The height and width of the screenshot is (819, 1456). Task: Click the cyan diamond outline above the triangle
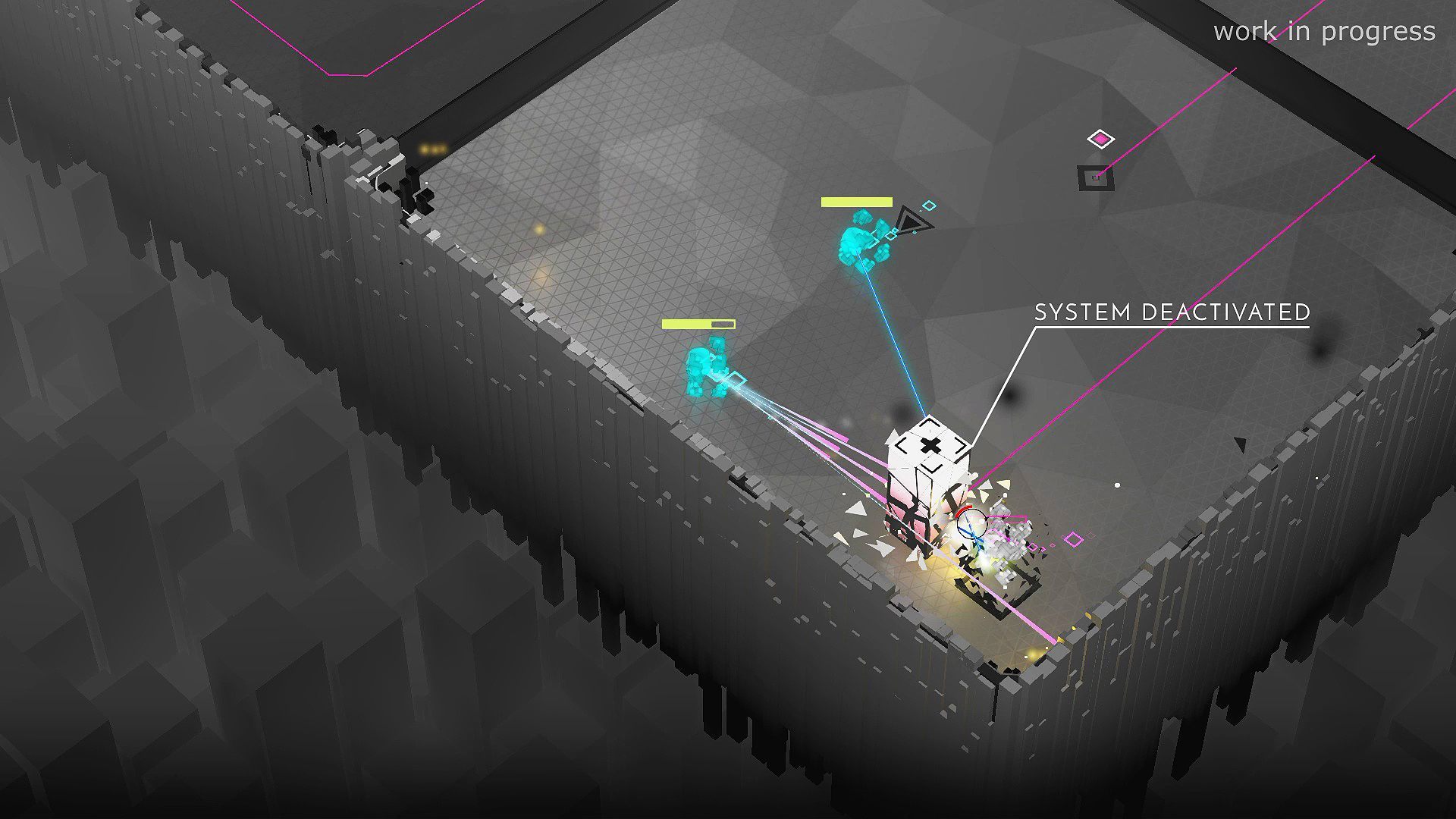click(929, 205)
